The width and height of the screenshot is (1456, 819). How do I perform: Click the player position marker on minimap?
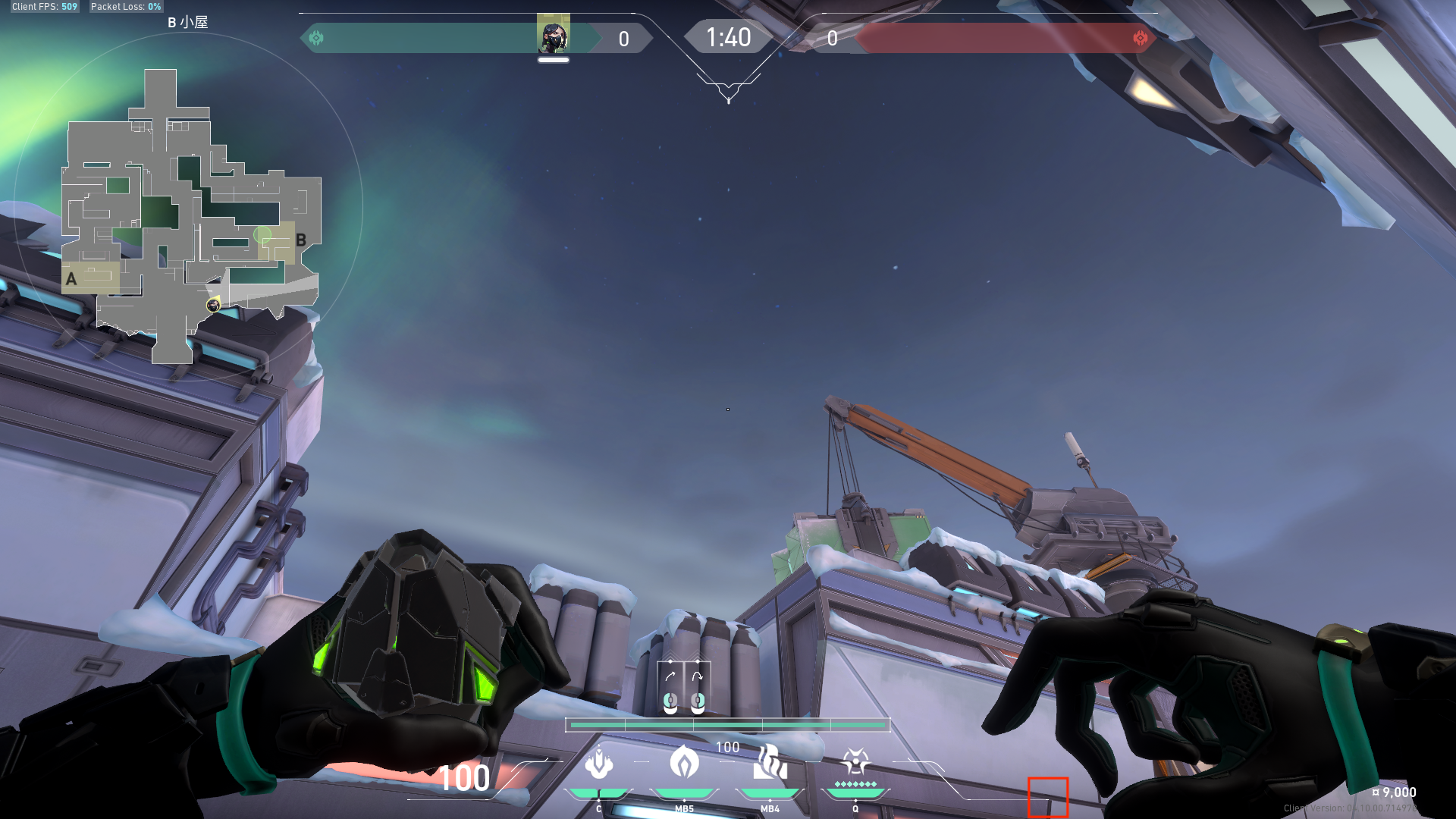(x=213, y=305)
